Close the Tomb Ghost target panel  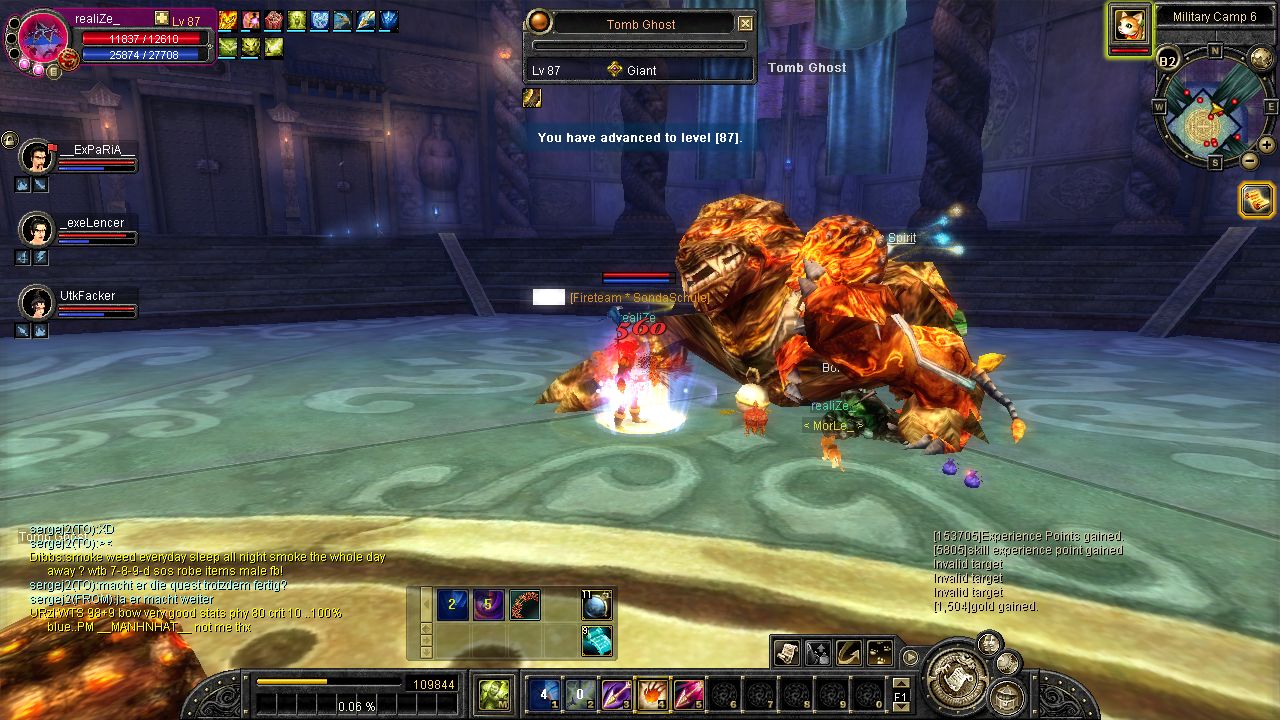(745, 24)
